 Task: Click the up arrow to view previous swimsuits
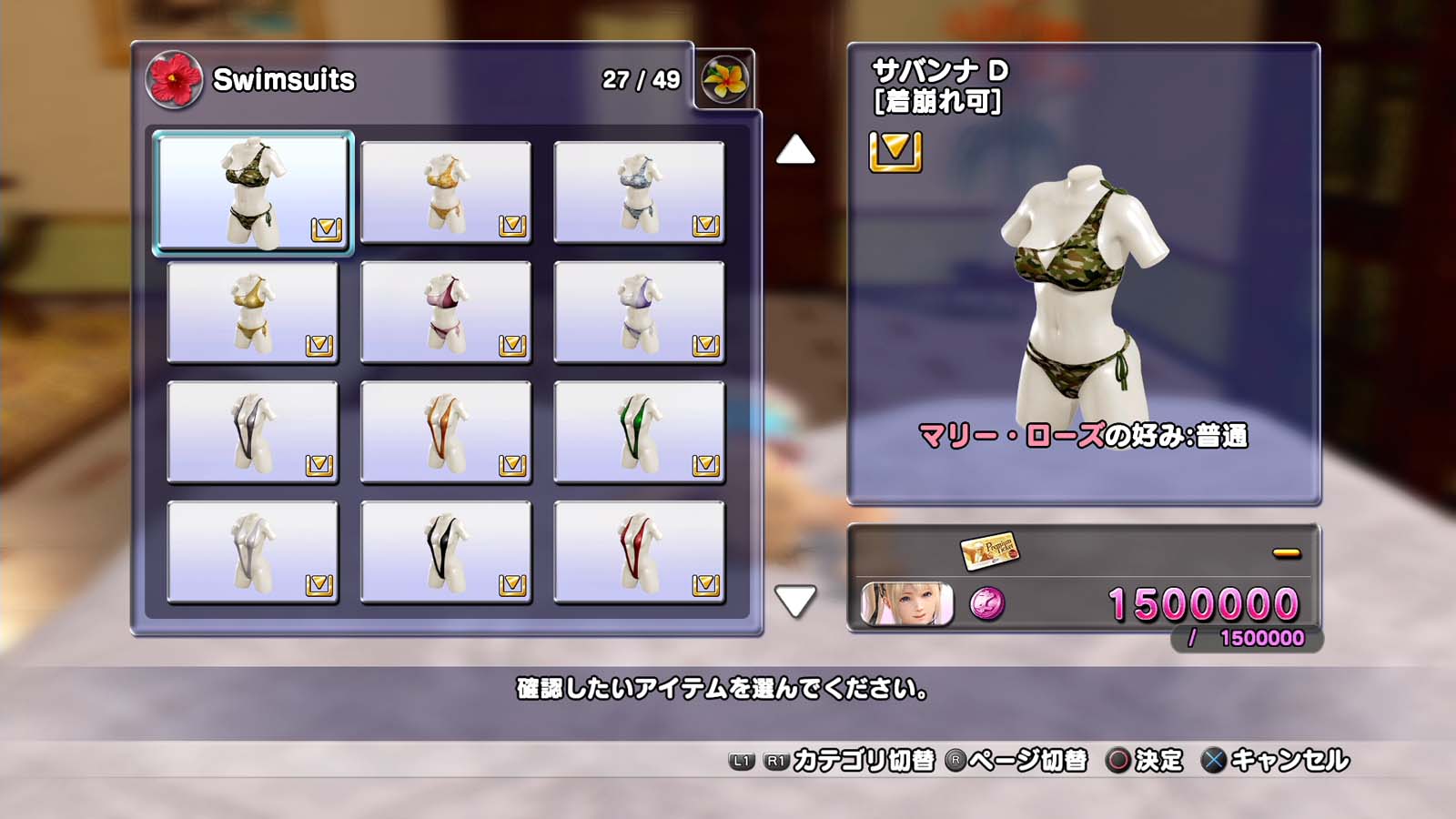tap(795, 151)
